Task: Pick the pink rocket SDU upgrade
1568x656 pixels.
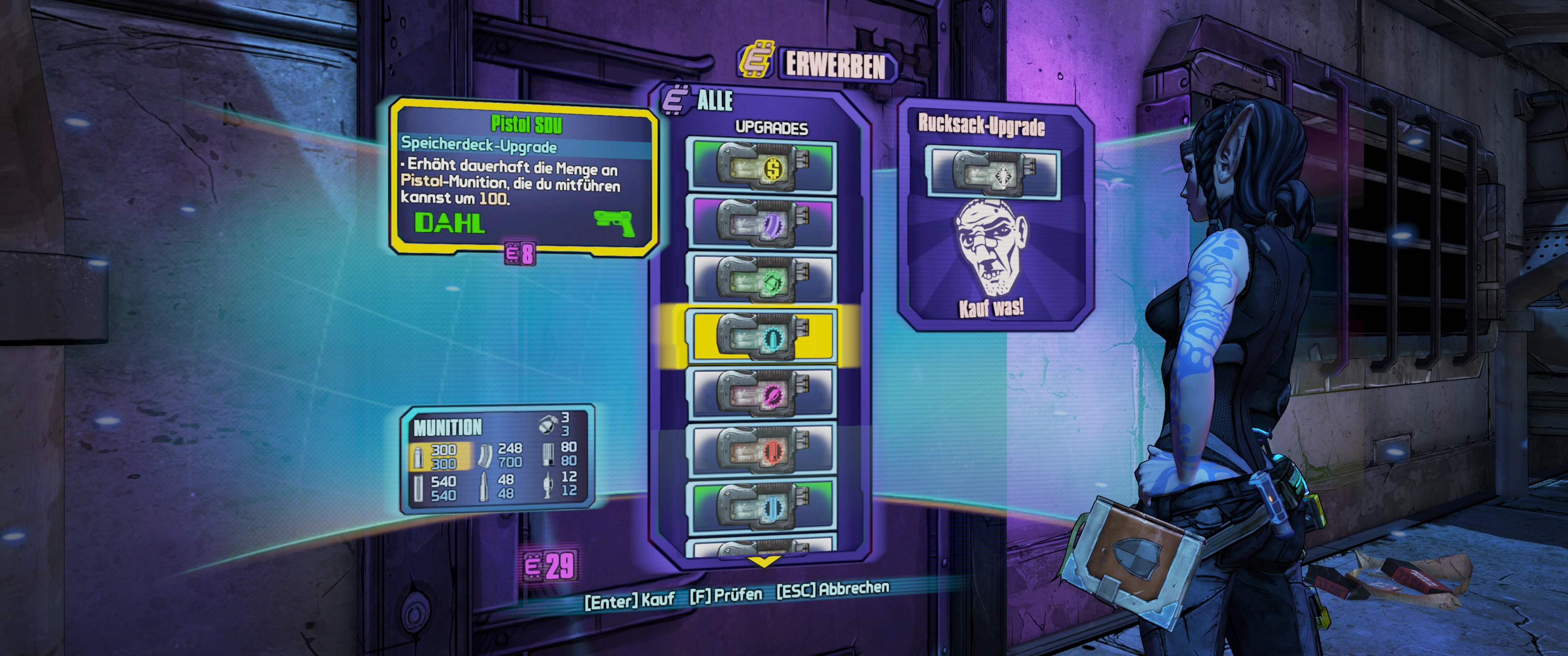Action: click(761, 393)
